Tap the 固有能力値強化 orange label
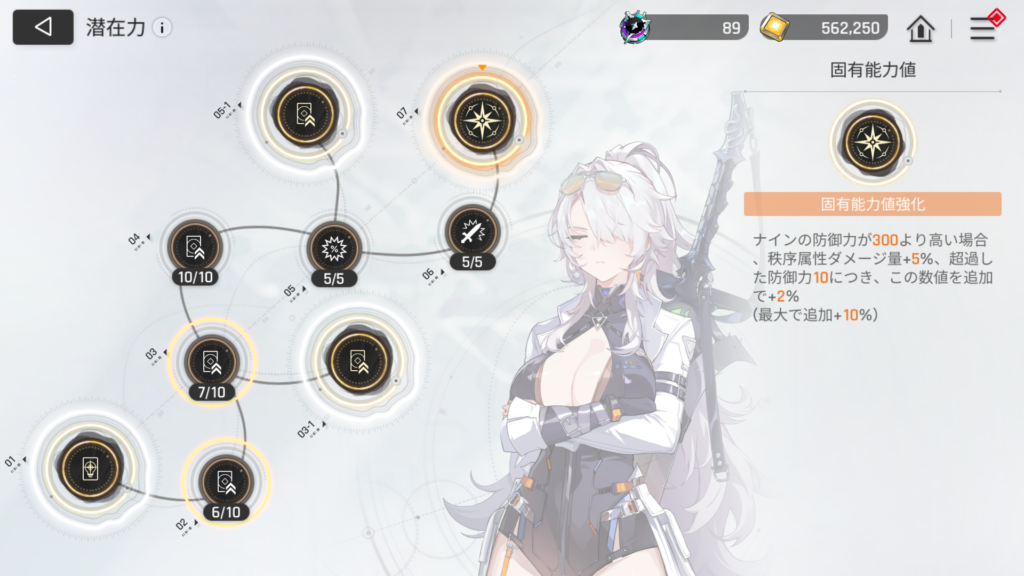The height and width of the screenshot is (576, 1024). click(x=872, y=204)
